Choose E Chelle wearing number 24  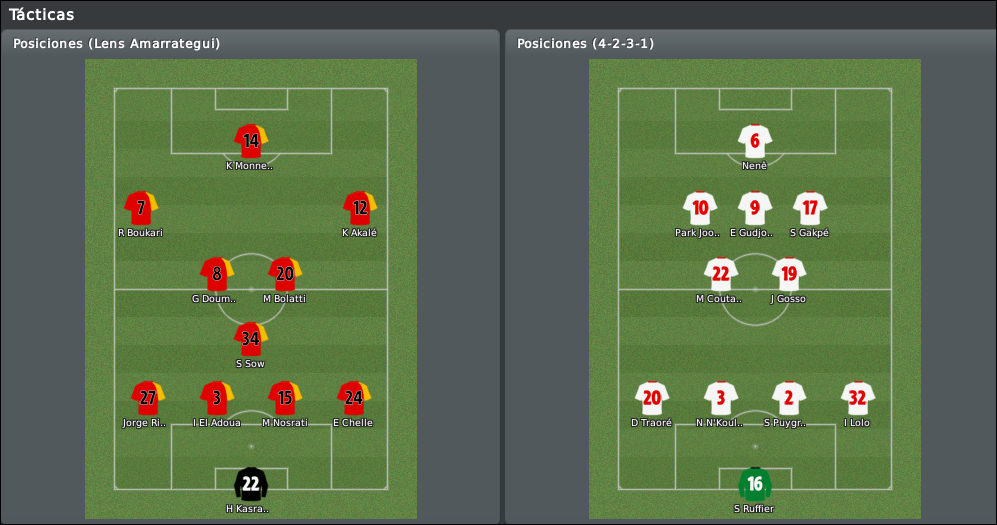point(353,398)
